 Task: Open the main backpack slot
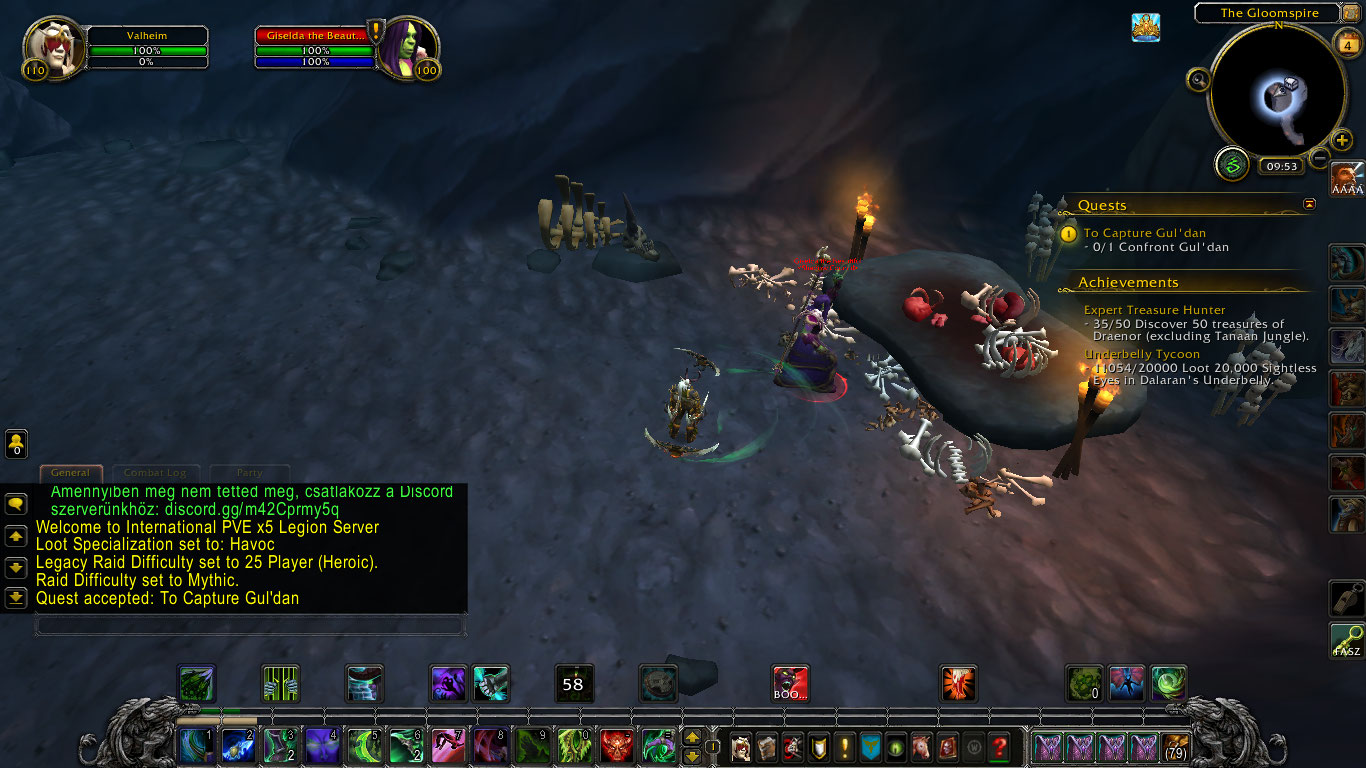click(1175, 747)
